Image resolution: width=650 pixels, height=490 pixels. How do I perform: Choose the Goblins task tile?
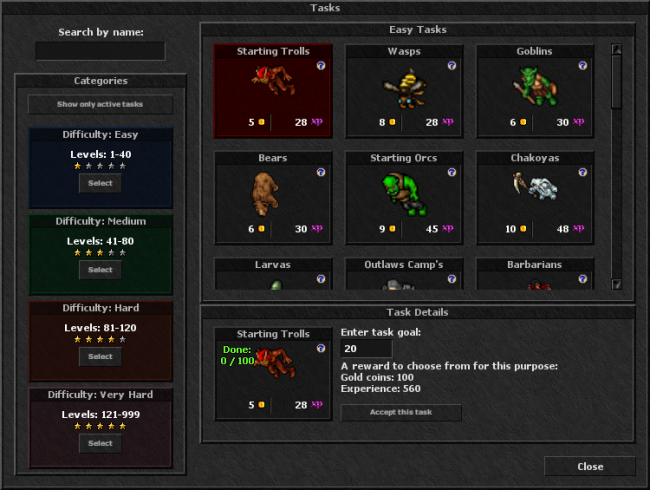535,91
